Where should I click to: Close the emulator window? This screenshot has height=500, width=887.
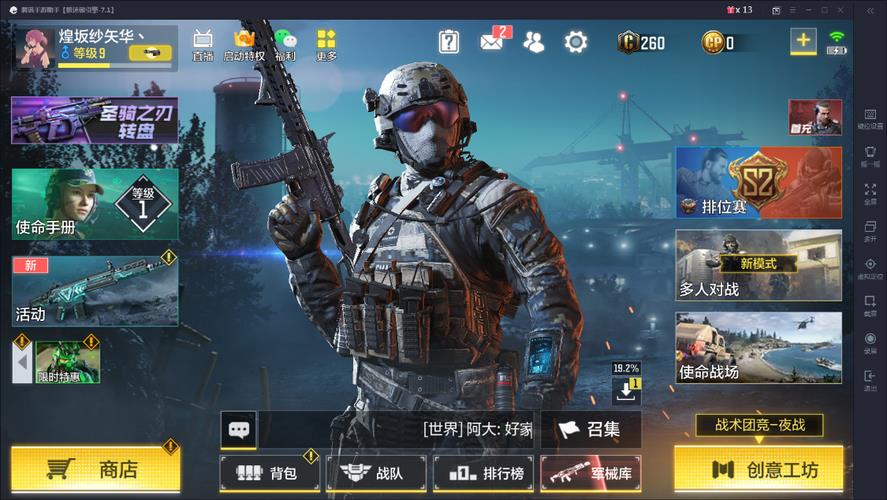[843, 10]
